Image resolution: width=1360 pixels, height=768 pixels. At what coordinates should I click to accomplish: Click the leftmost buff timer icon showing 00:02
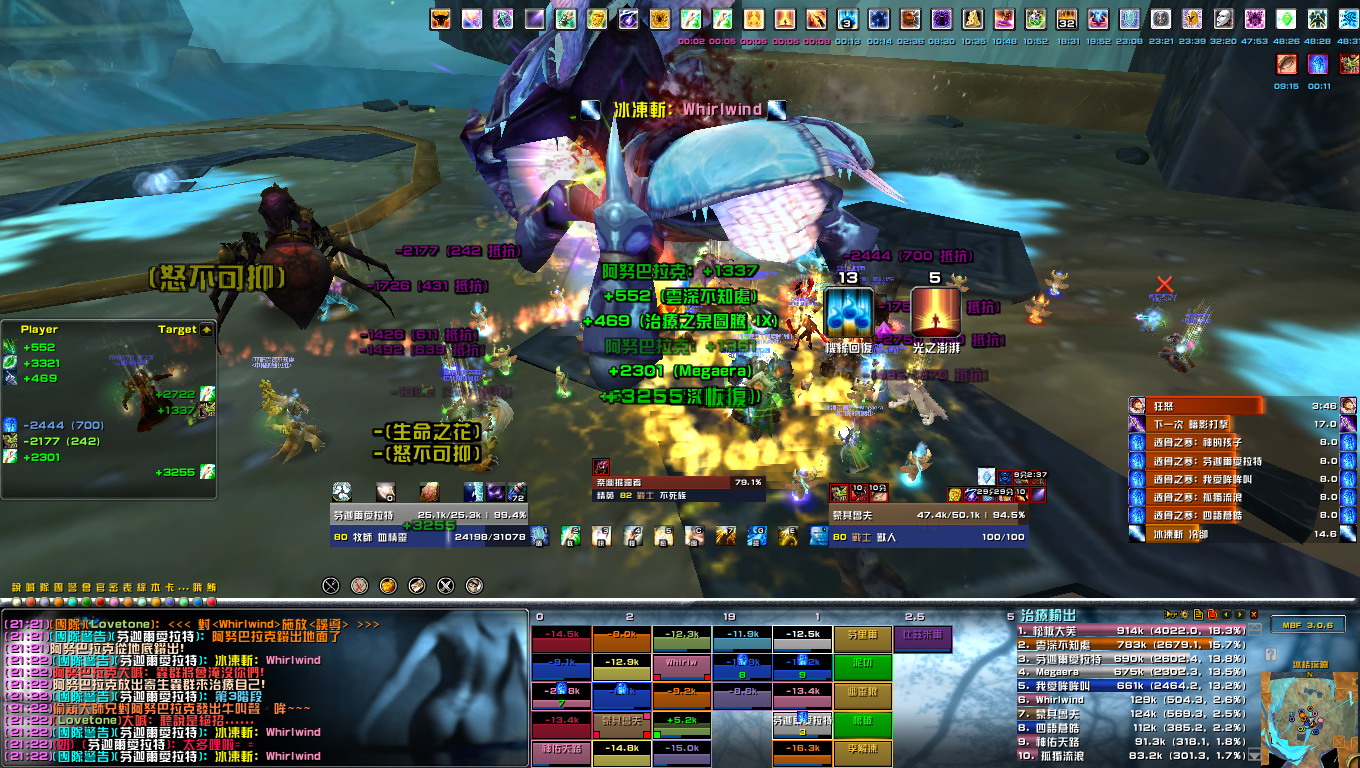point(690,19)
